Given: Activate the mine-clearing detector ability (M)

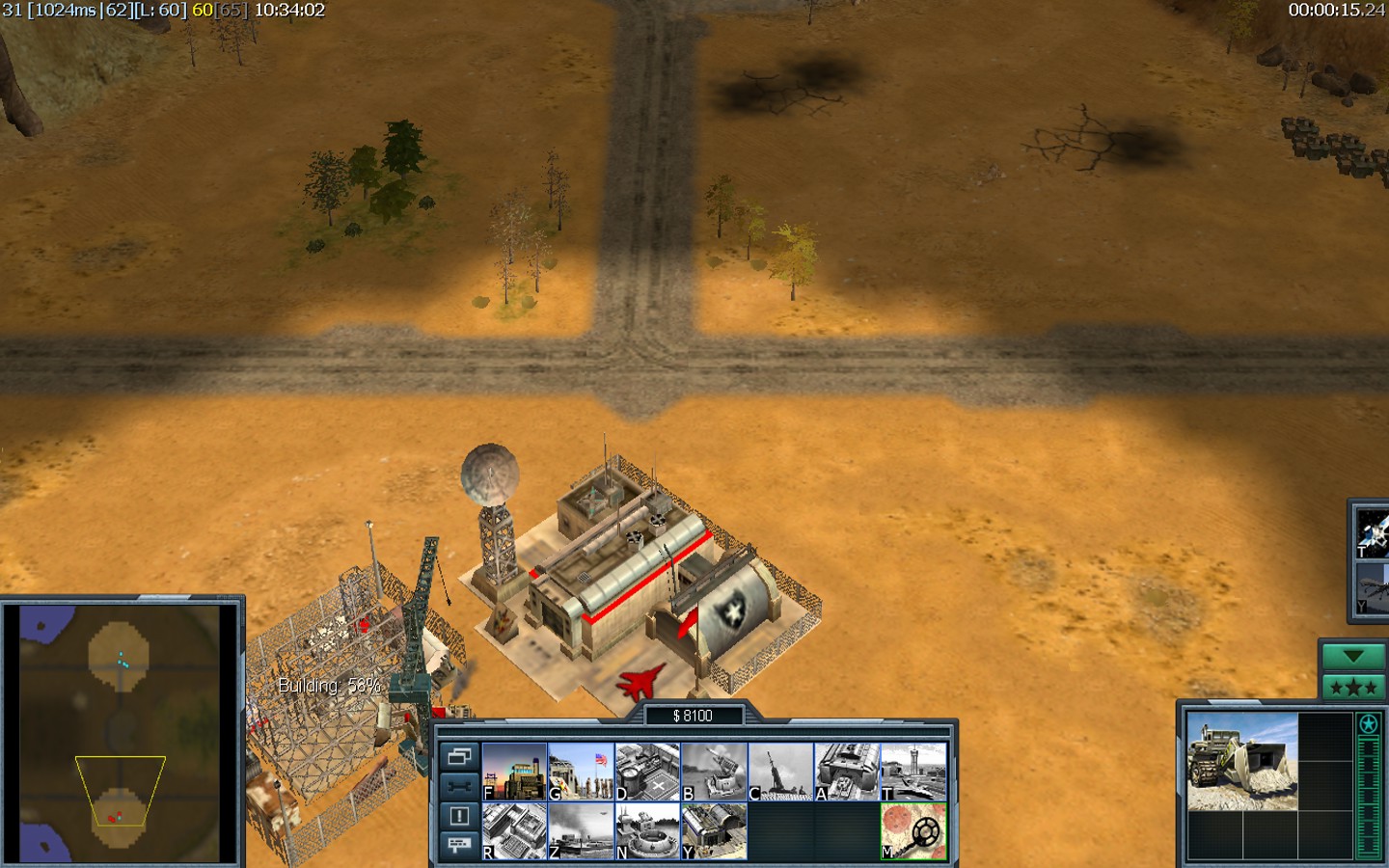Looking at the screenshot, I should pyautogui.click(x=913, y=830).
